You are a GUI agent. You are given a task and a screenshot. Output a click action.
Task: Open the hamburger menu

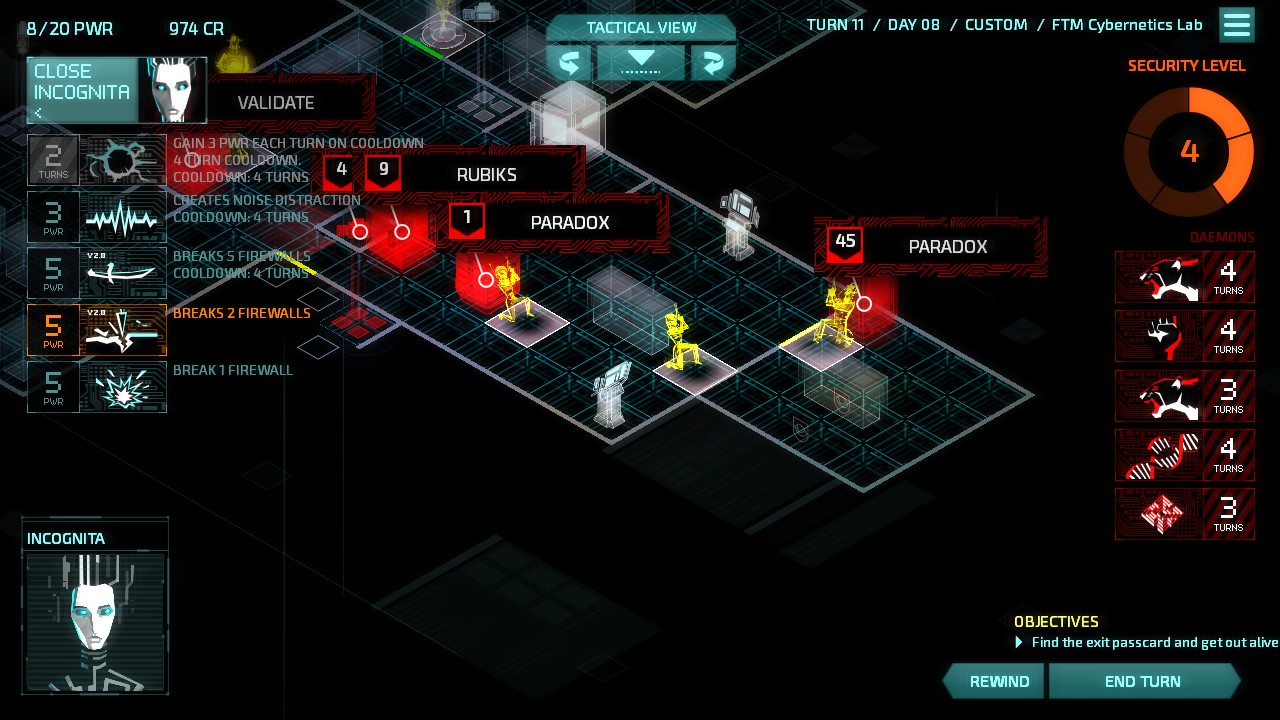click(1237, 25)
